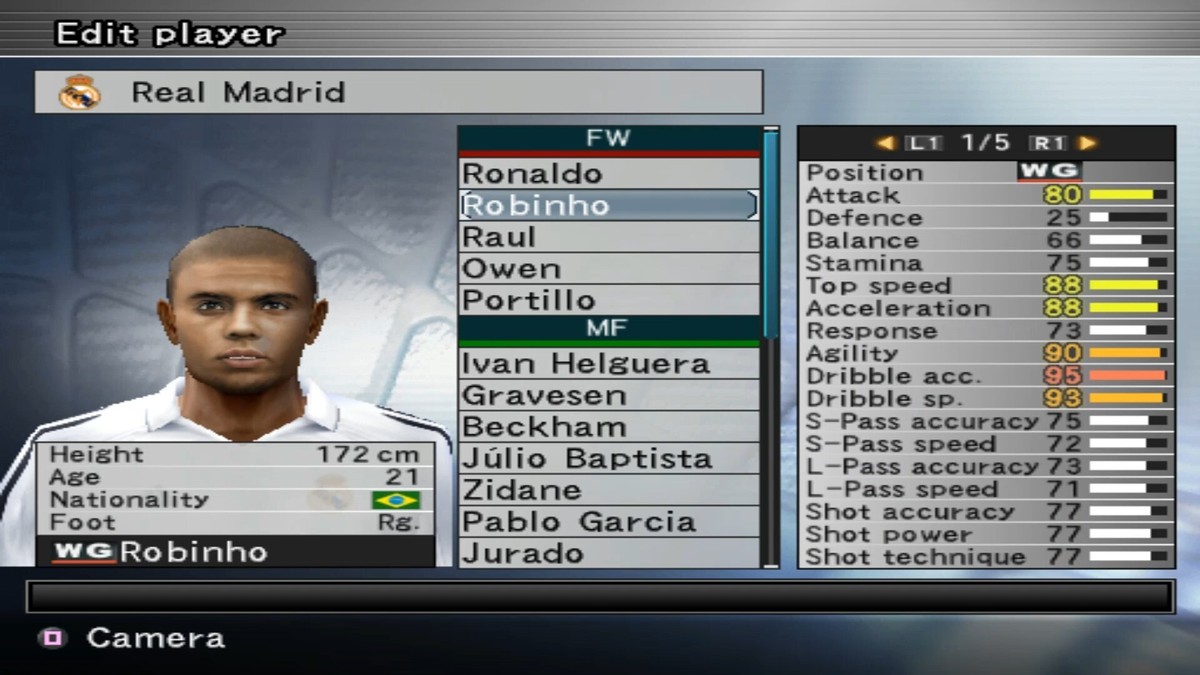The image size is (1200, 675).
Task: Pick Beckham from the midfielder list
Action: 608,427
